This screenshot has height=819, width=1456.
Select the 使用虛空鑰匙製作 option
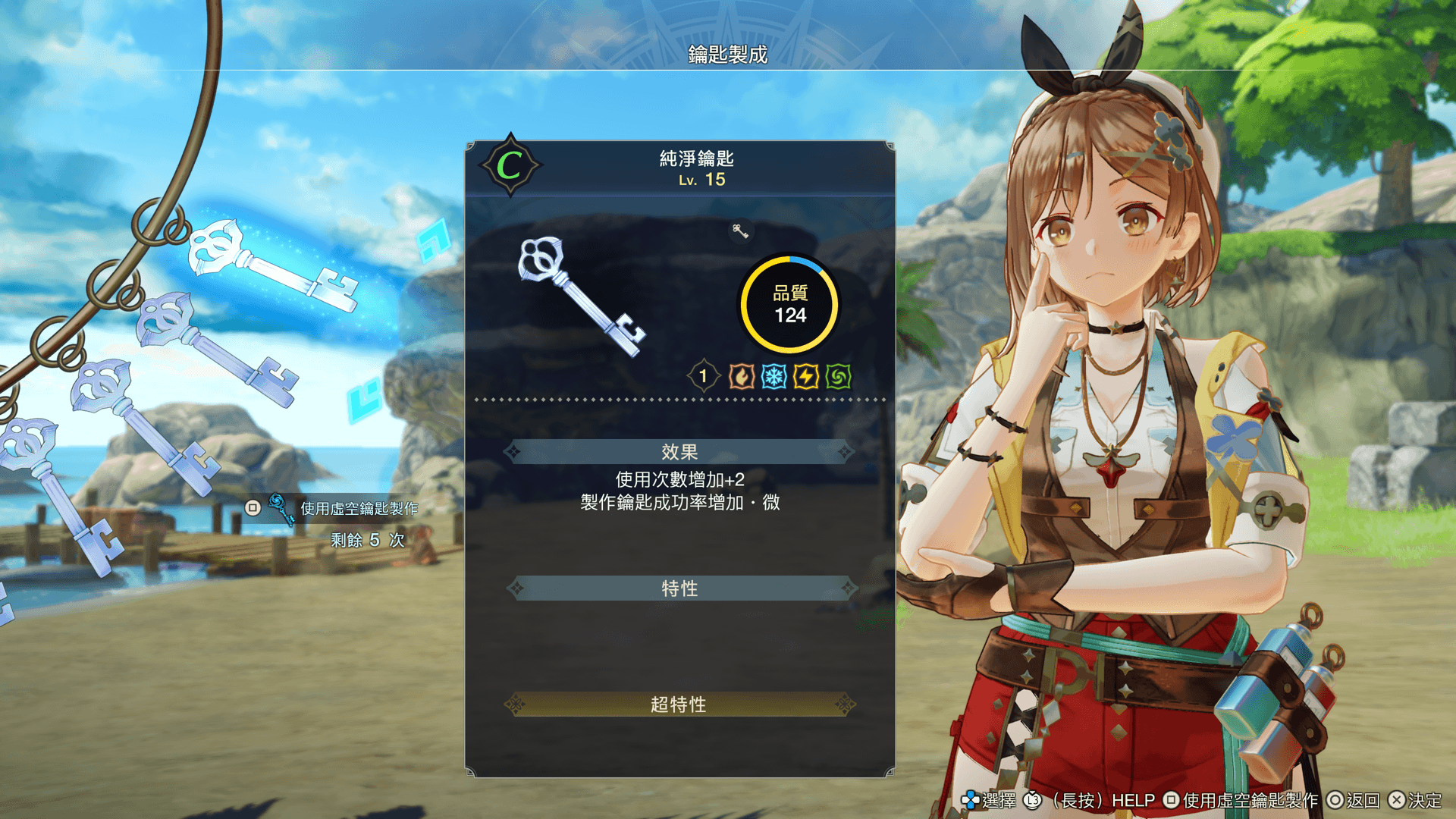(358, 508)
